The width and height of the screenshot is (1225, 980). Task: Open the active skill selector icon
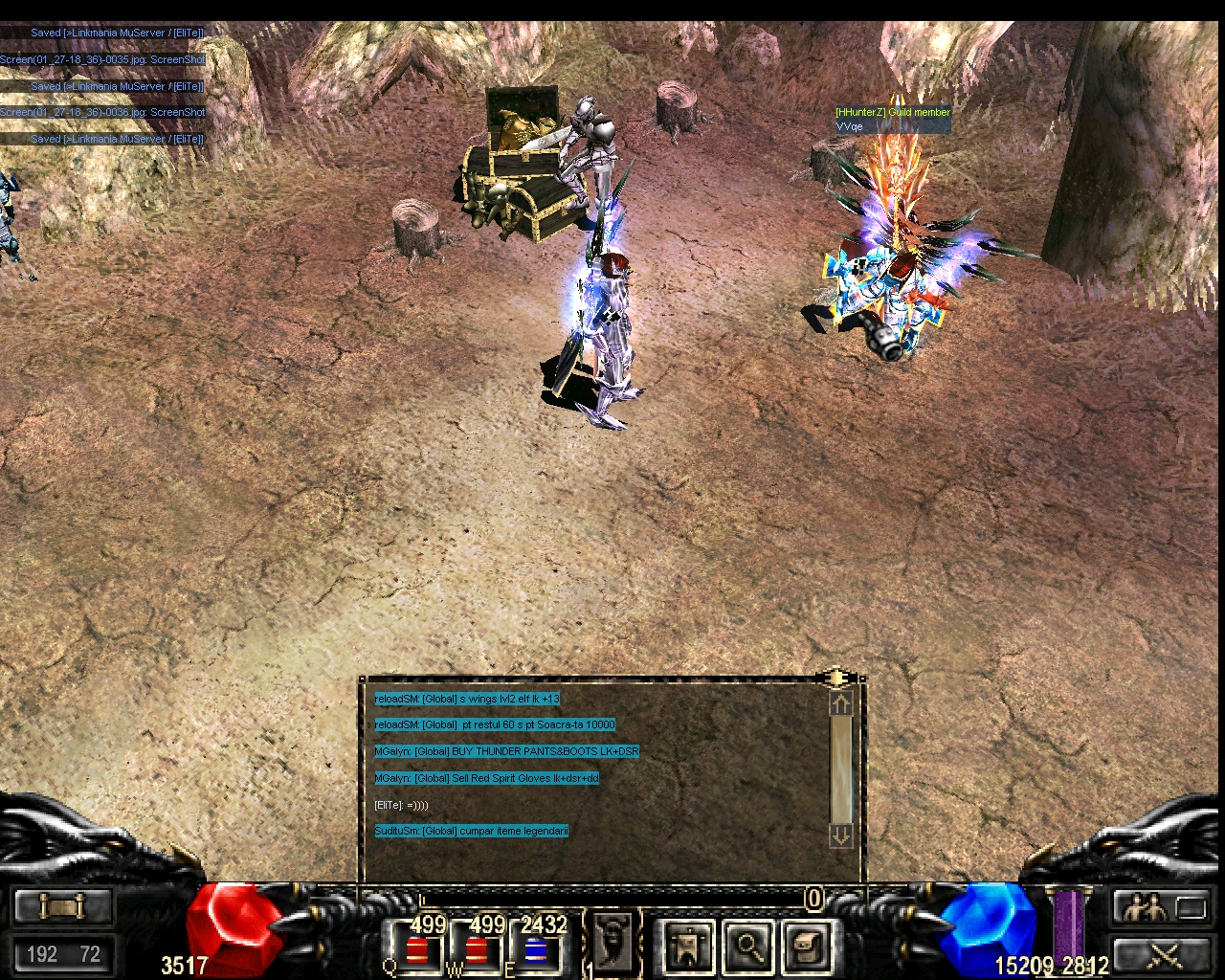coord(612,941)
